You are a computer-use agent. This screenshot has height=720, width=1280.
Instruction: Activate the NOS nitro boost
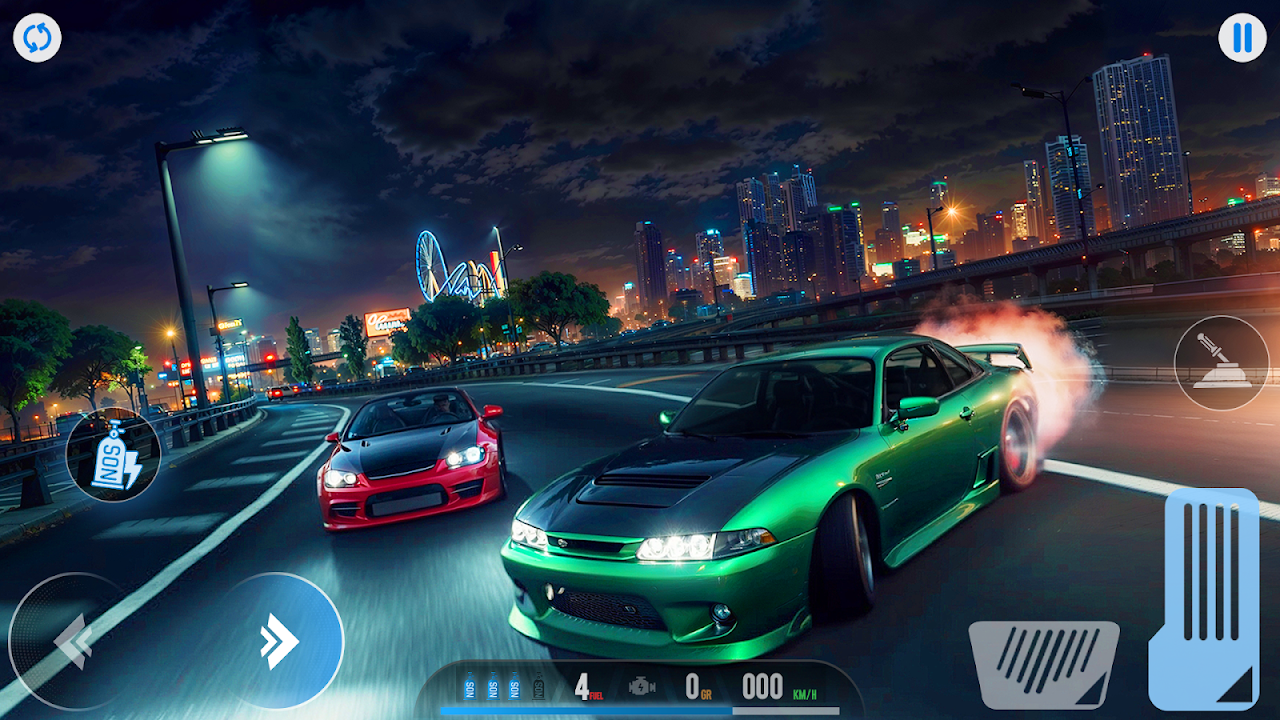[113, 454]
